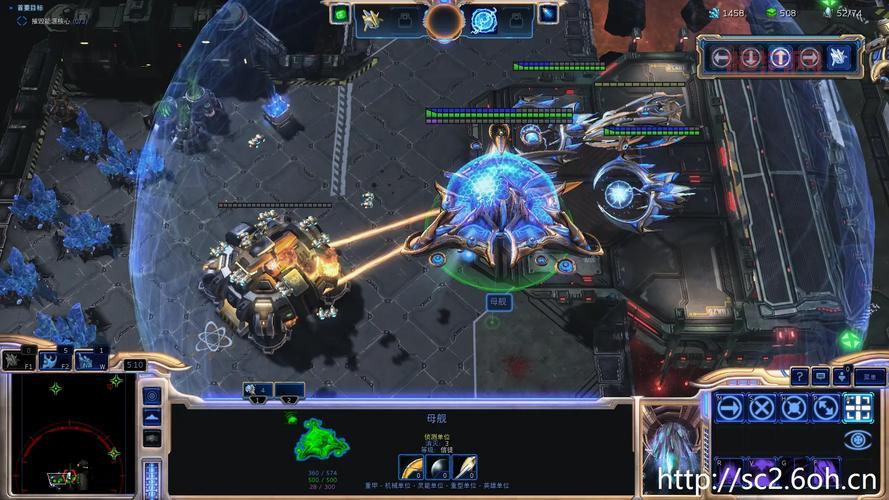Activate the Attack crosshair command
This screenshot has width=889, height=500.
pyautogui.click(x=858, y=407)
